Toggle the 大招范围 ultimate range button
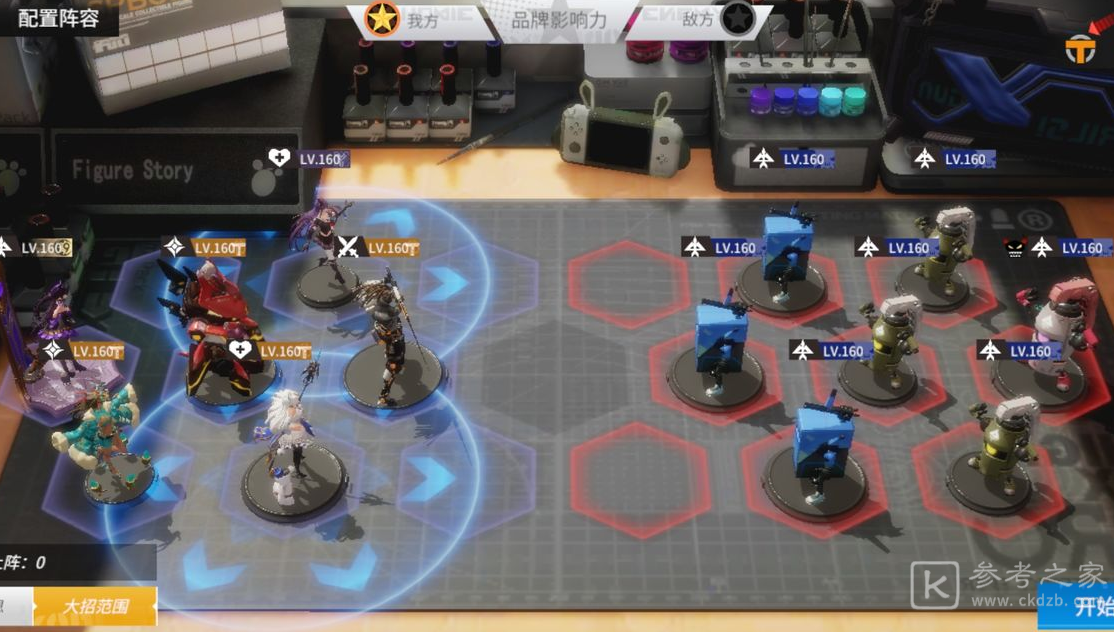Image resolution: width=1114 pixels, height=632 pixels. click(x=95, y=606)
